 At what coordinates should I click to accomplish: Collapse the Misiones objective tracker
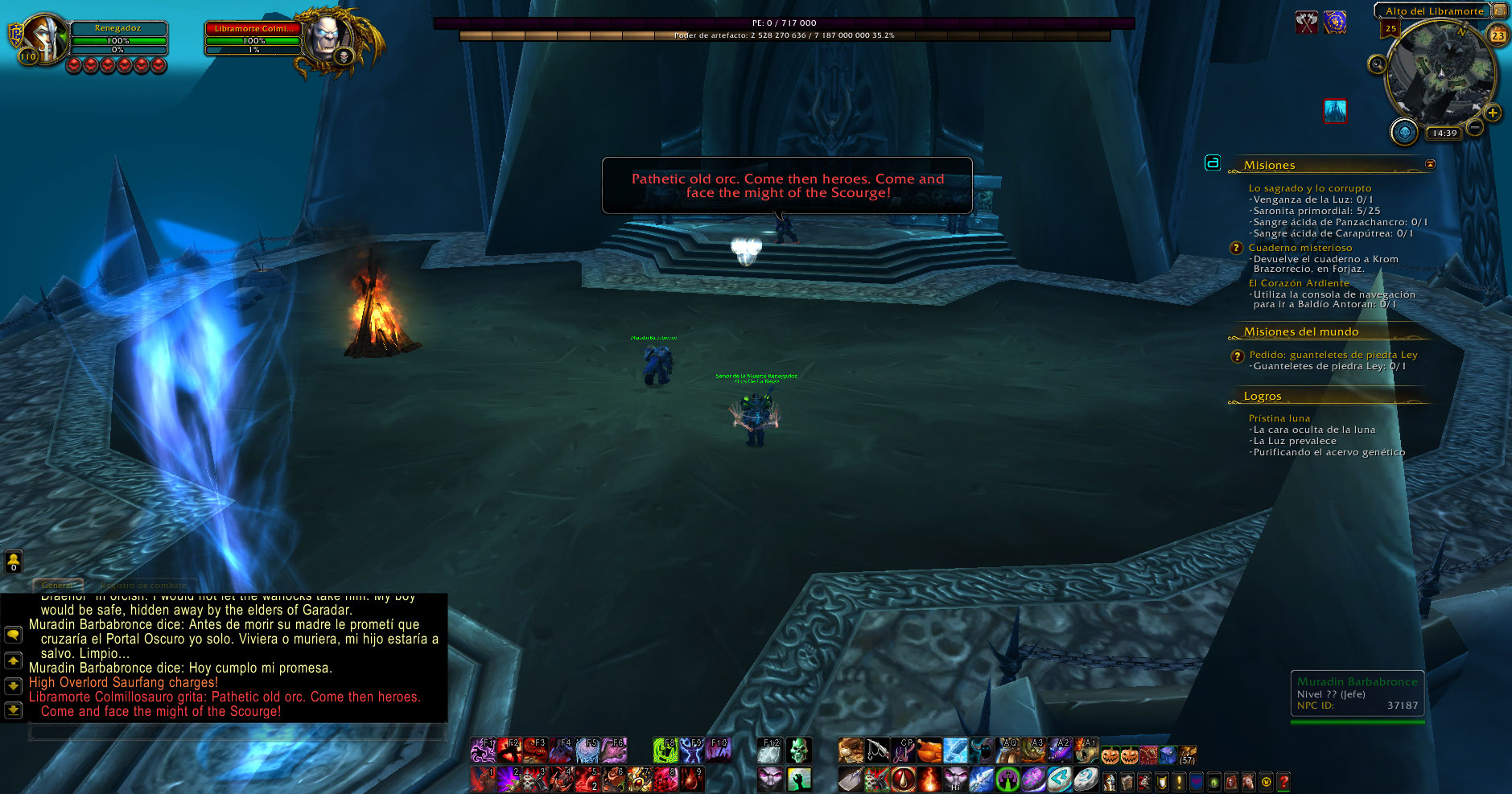pyautogui.click(x=1430, y=164)
